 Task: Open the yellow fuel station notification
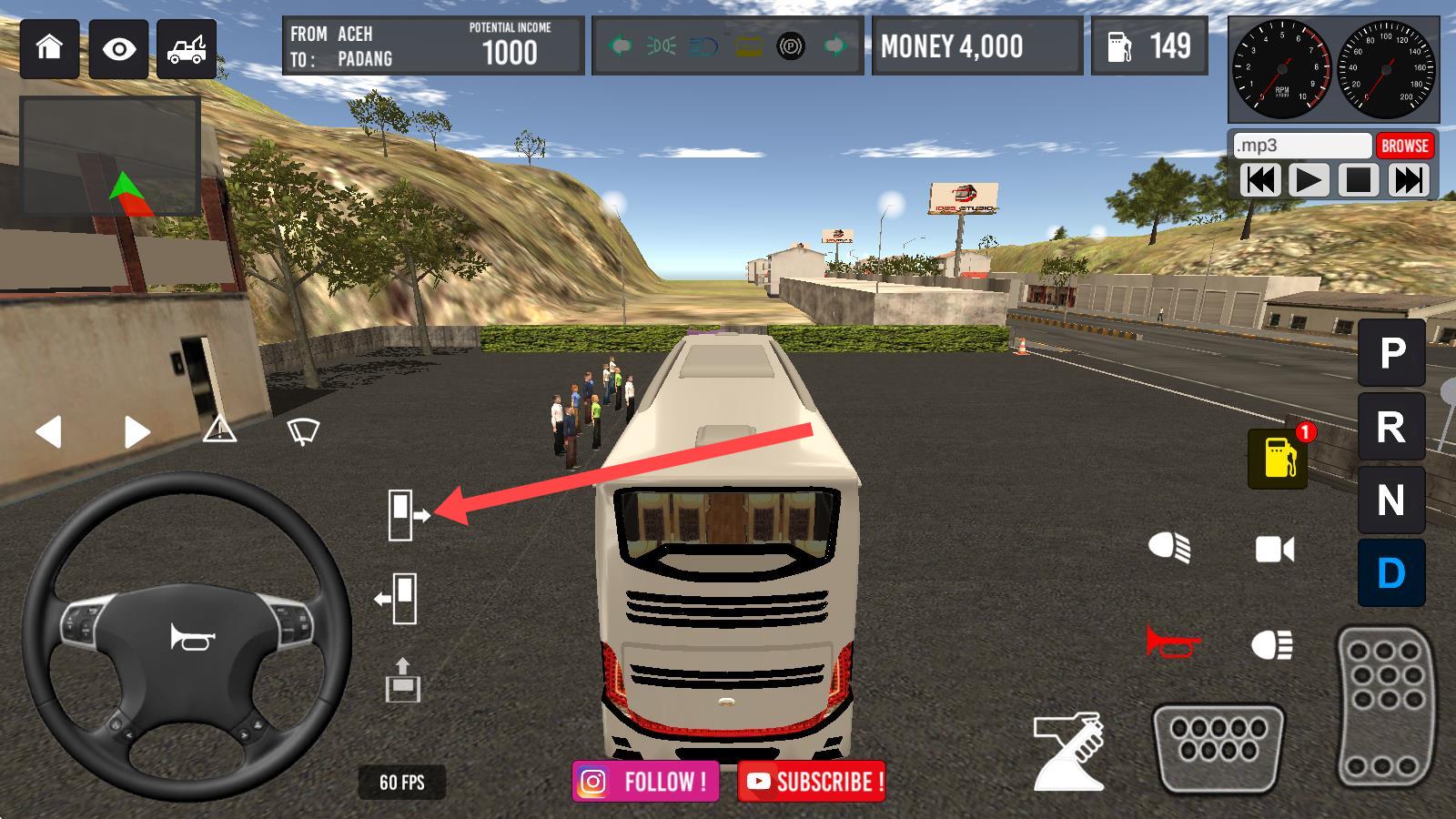1278,458
